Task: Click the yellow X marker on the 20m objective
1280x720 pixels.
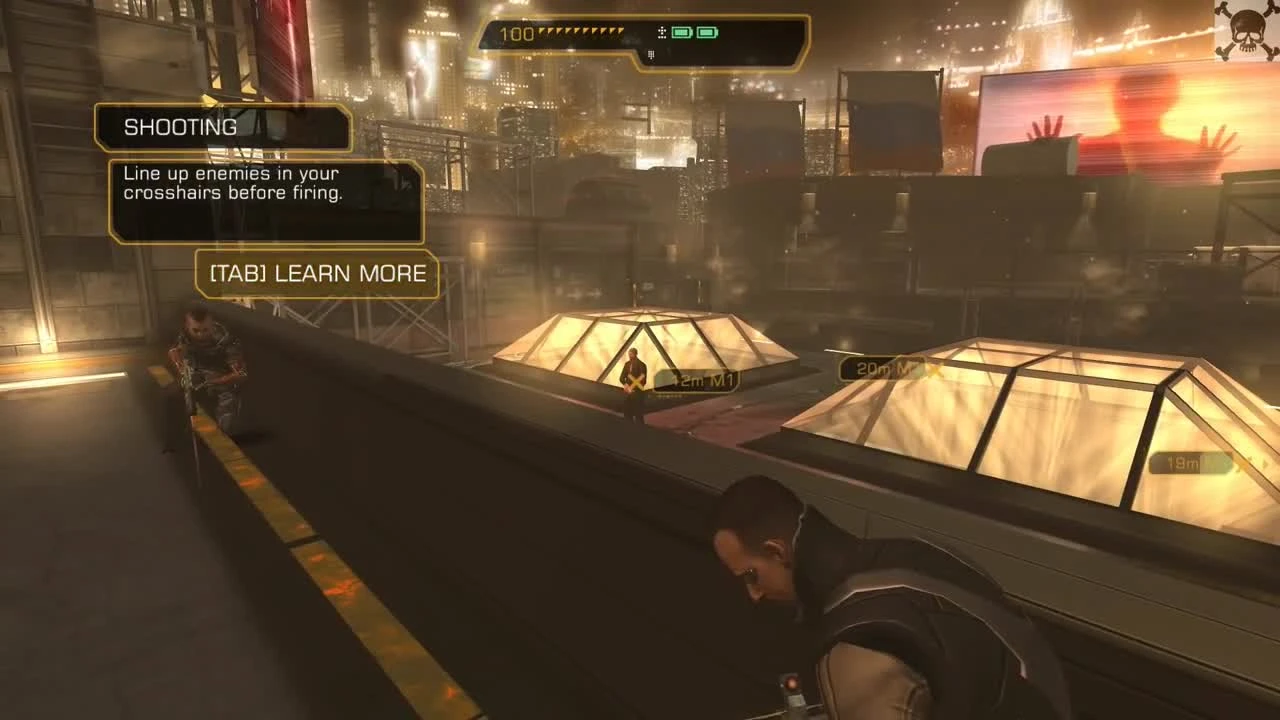Action: (x=938, y=368)
